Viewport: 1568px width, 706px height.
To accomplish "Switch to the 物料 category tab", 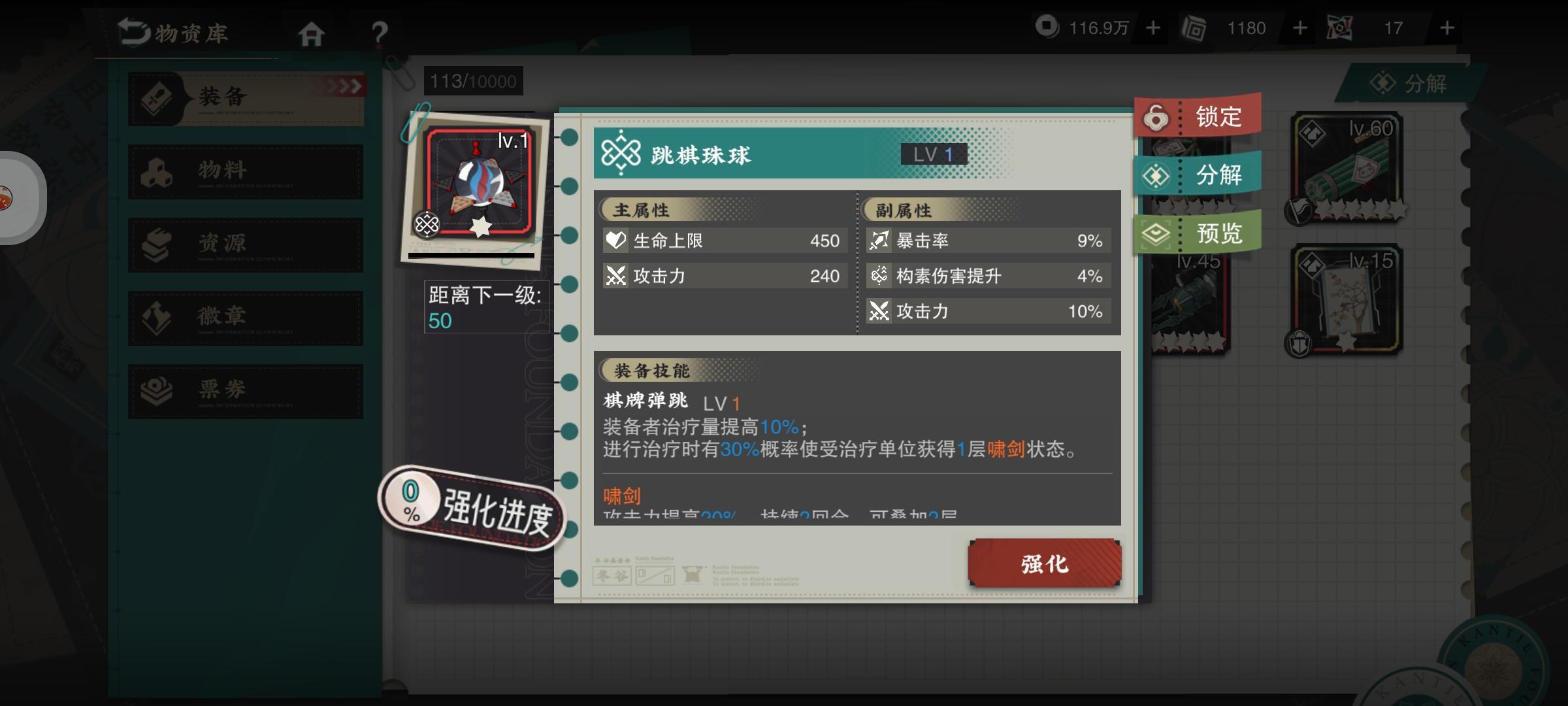I will 246,171.
